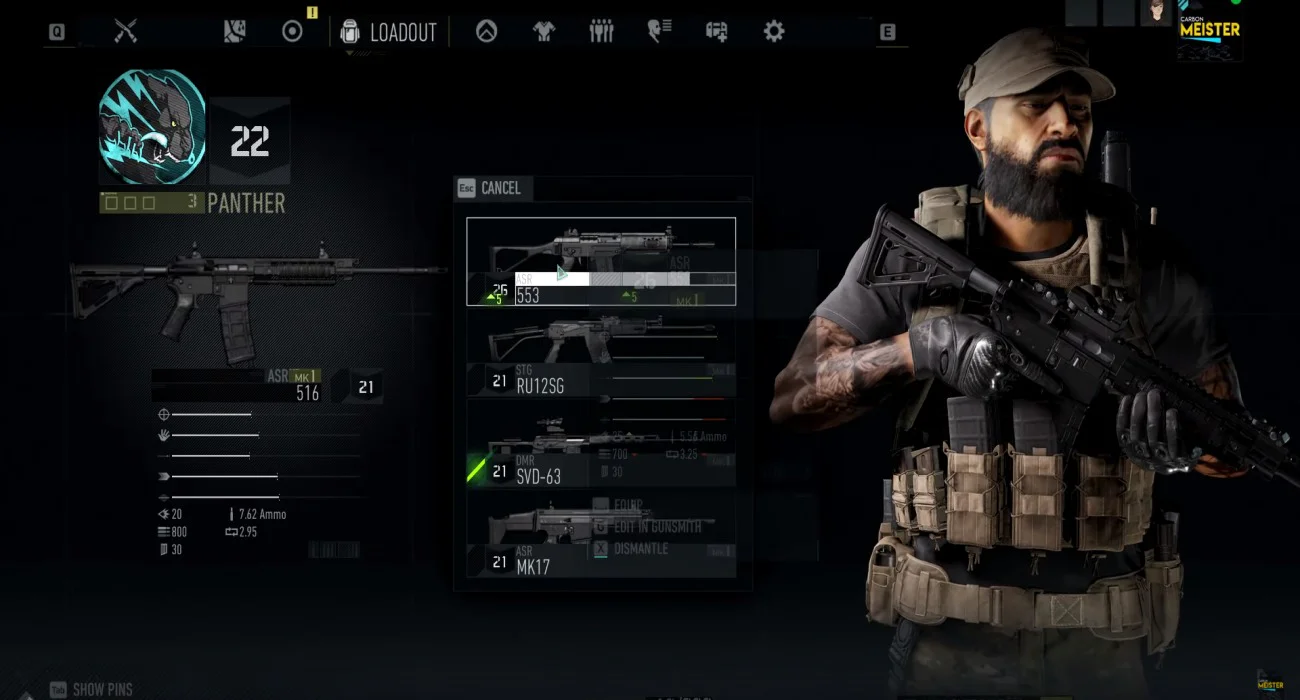Select the 553 assault rifle

pos(601,261)
